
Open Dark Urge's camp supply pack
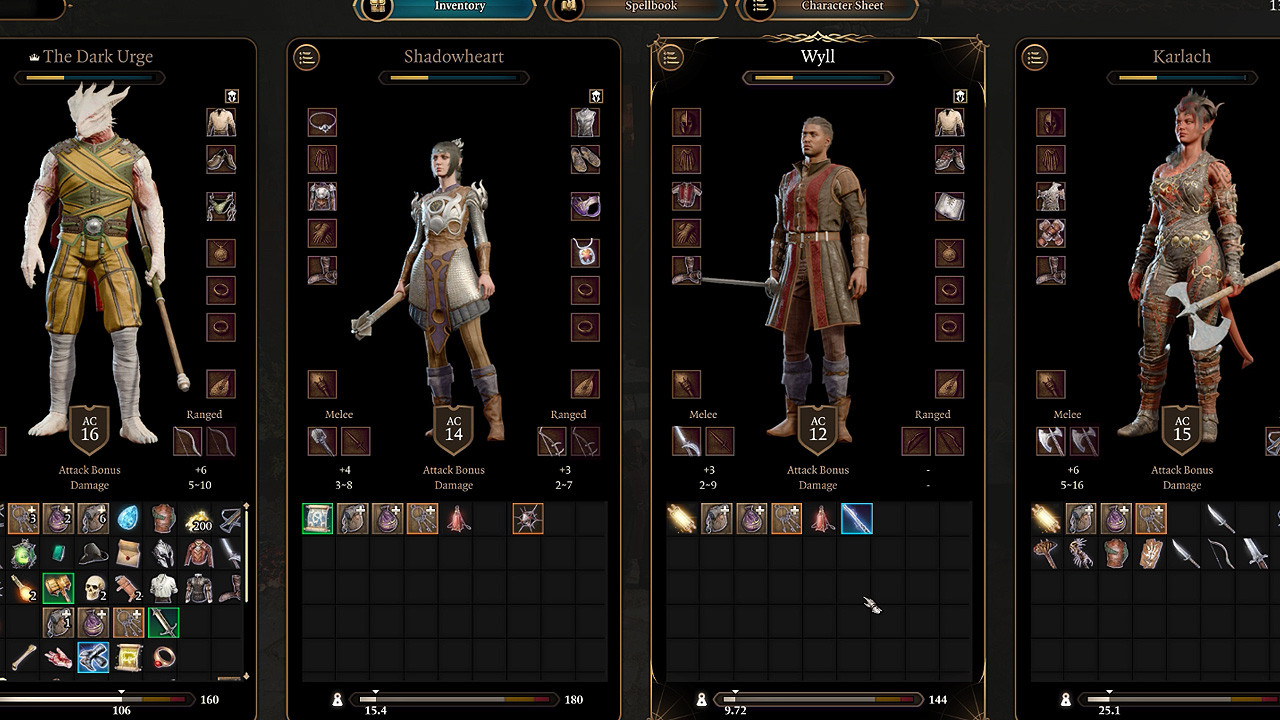pos(93,518)
